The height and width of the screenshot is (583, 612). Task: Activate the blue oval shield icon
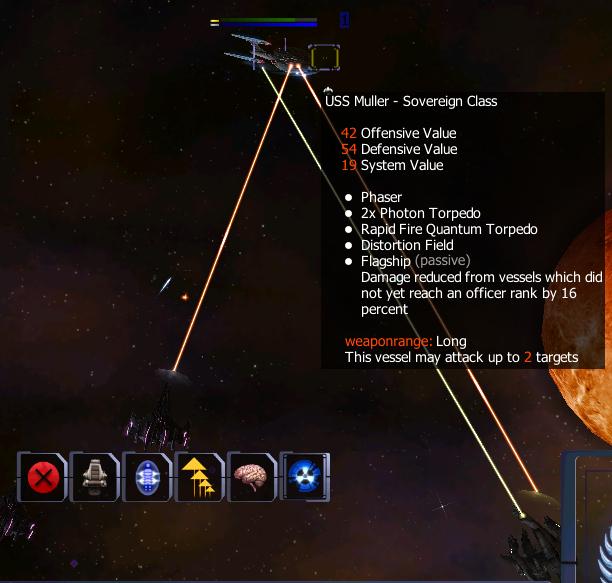coord(147,477)
